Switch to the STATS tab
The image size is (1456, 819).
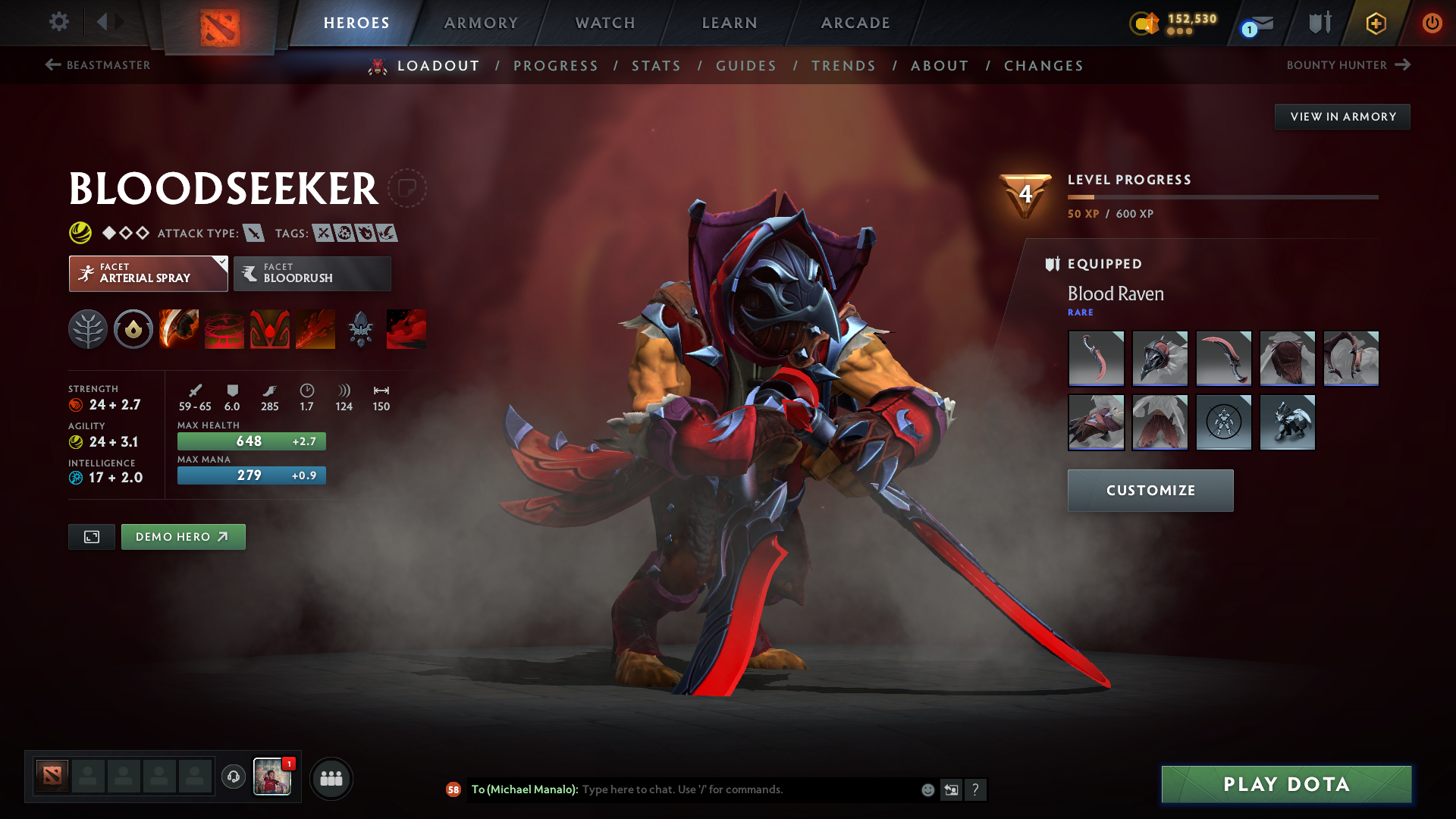(657, 66)
